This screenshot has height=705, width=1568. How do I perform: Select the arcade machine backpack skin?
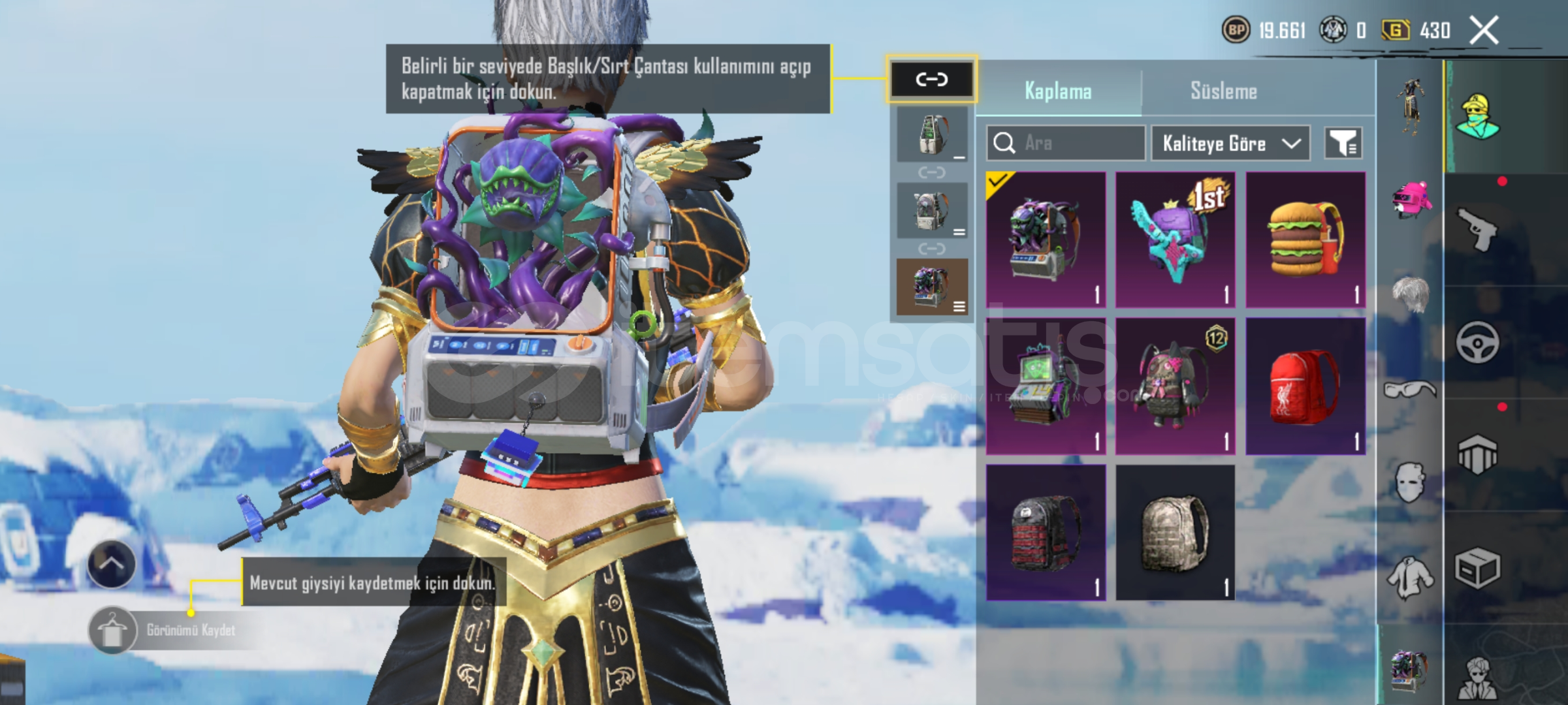1046,386
